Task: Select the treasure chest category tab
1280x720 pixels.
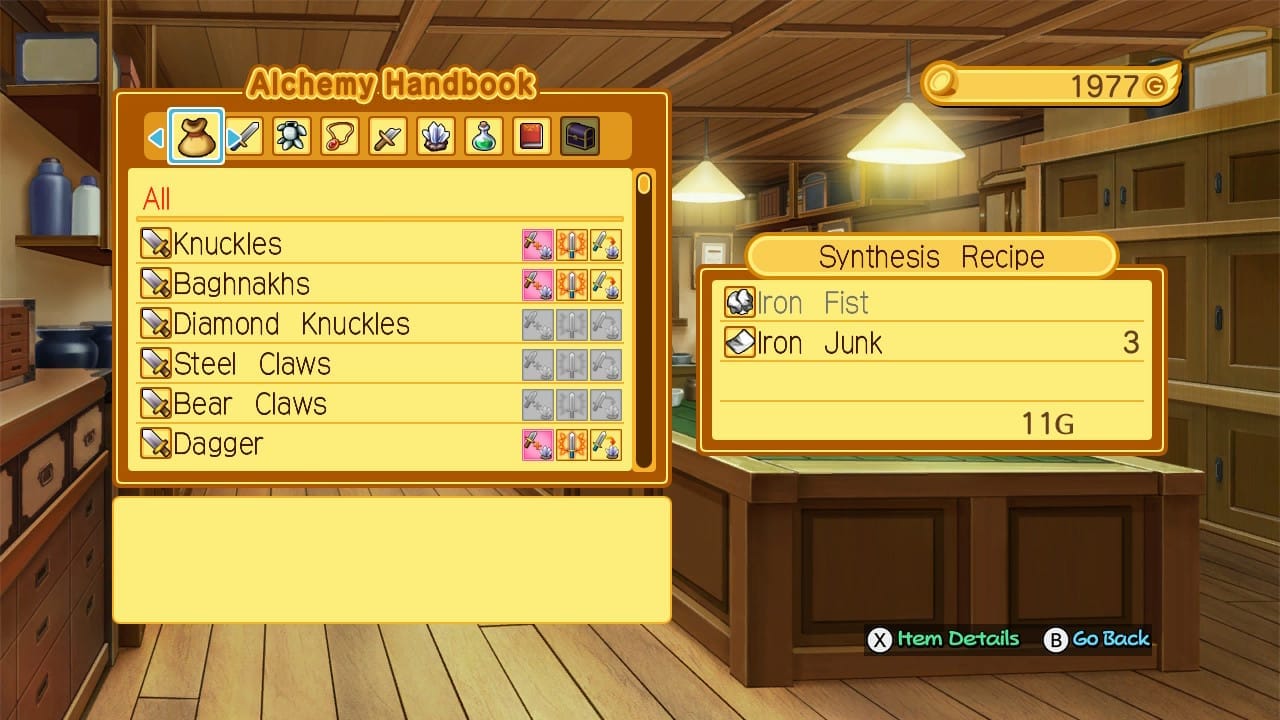Action: tap(580, 137)
